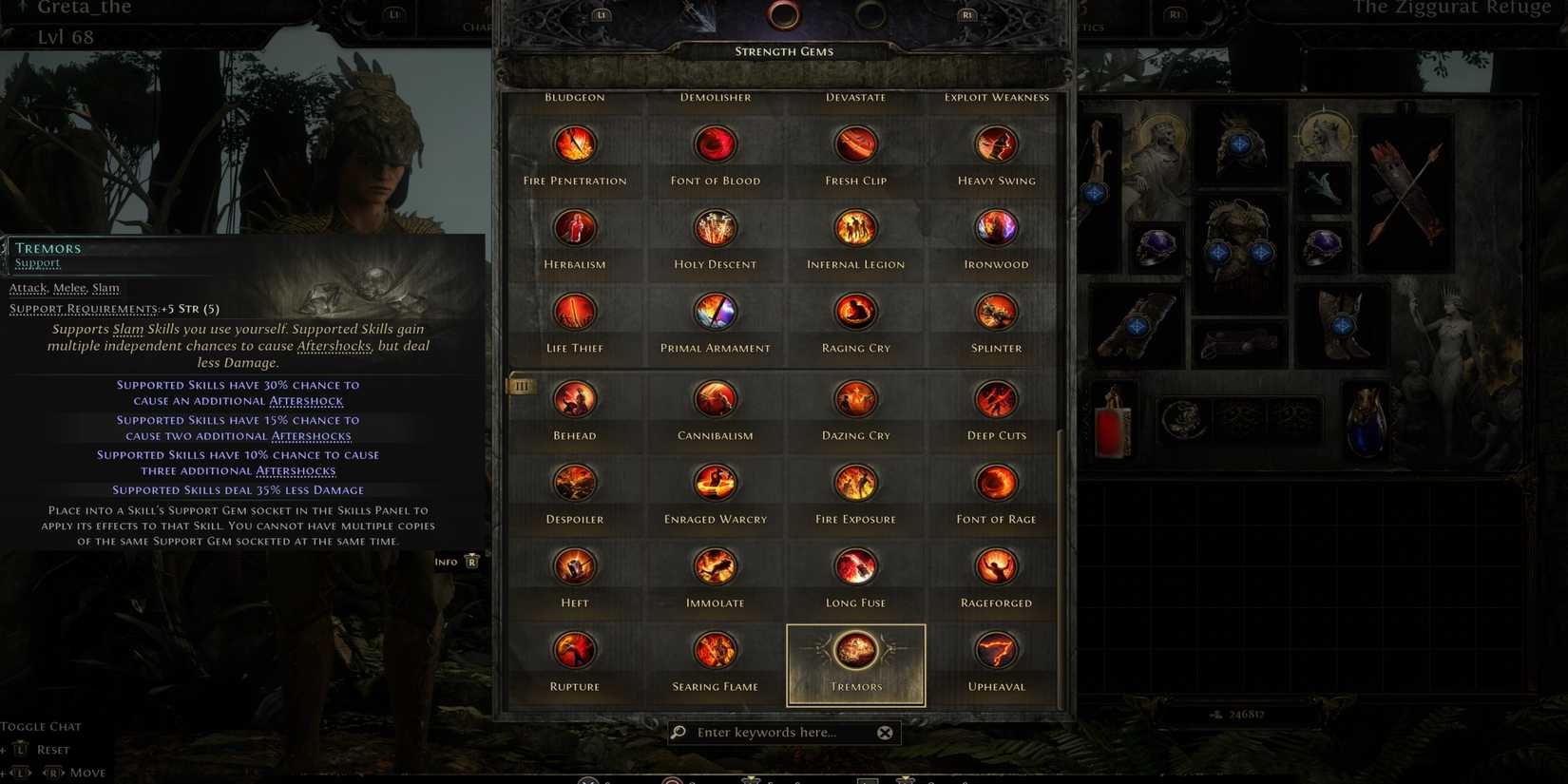Image resolution: width=1568 pixels, height=784 pixels.
Task: Select the Enraged Warcry gem
Action: 715,482
